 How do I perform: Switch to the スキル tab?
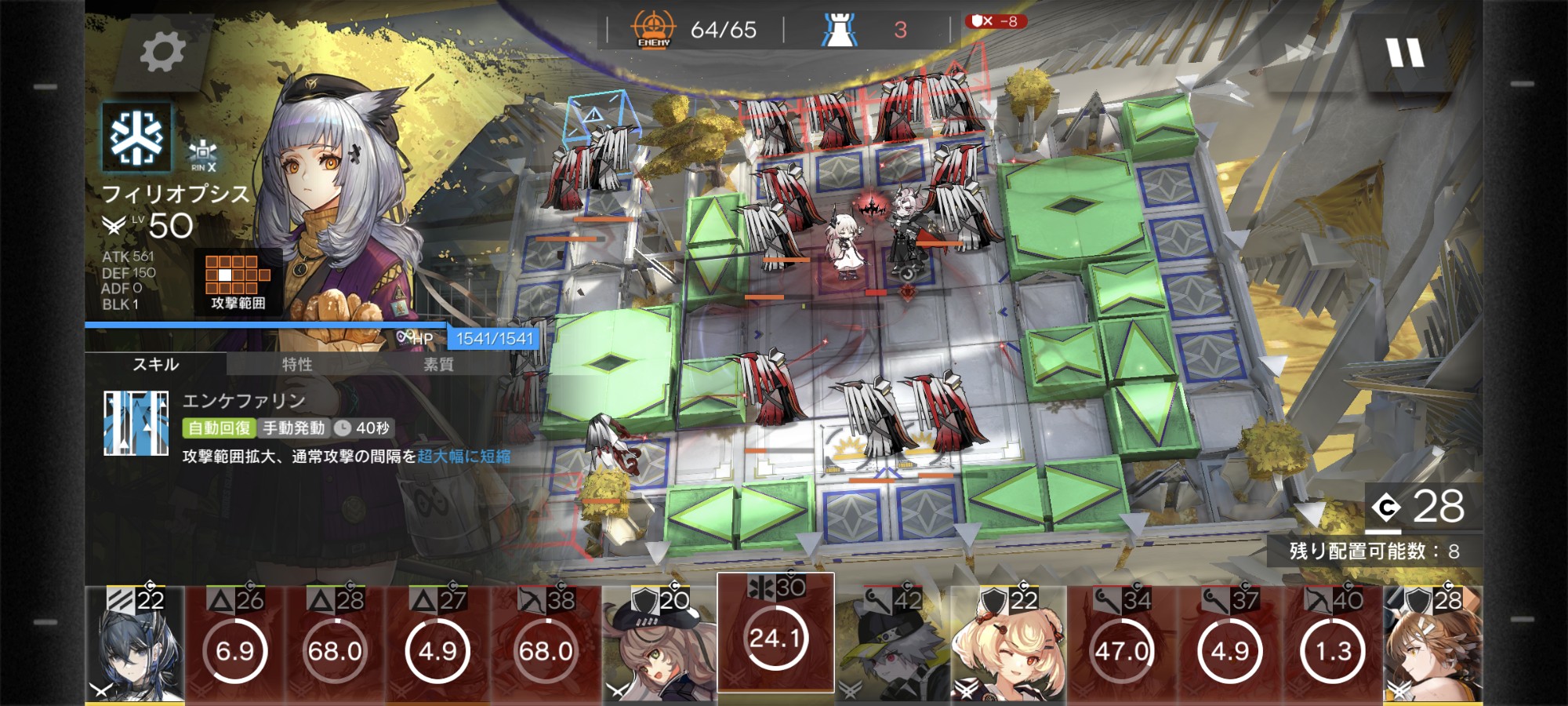pos(156,364)
